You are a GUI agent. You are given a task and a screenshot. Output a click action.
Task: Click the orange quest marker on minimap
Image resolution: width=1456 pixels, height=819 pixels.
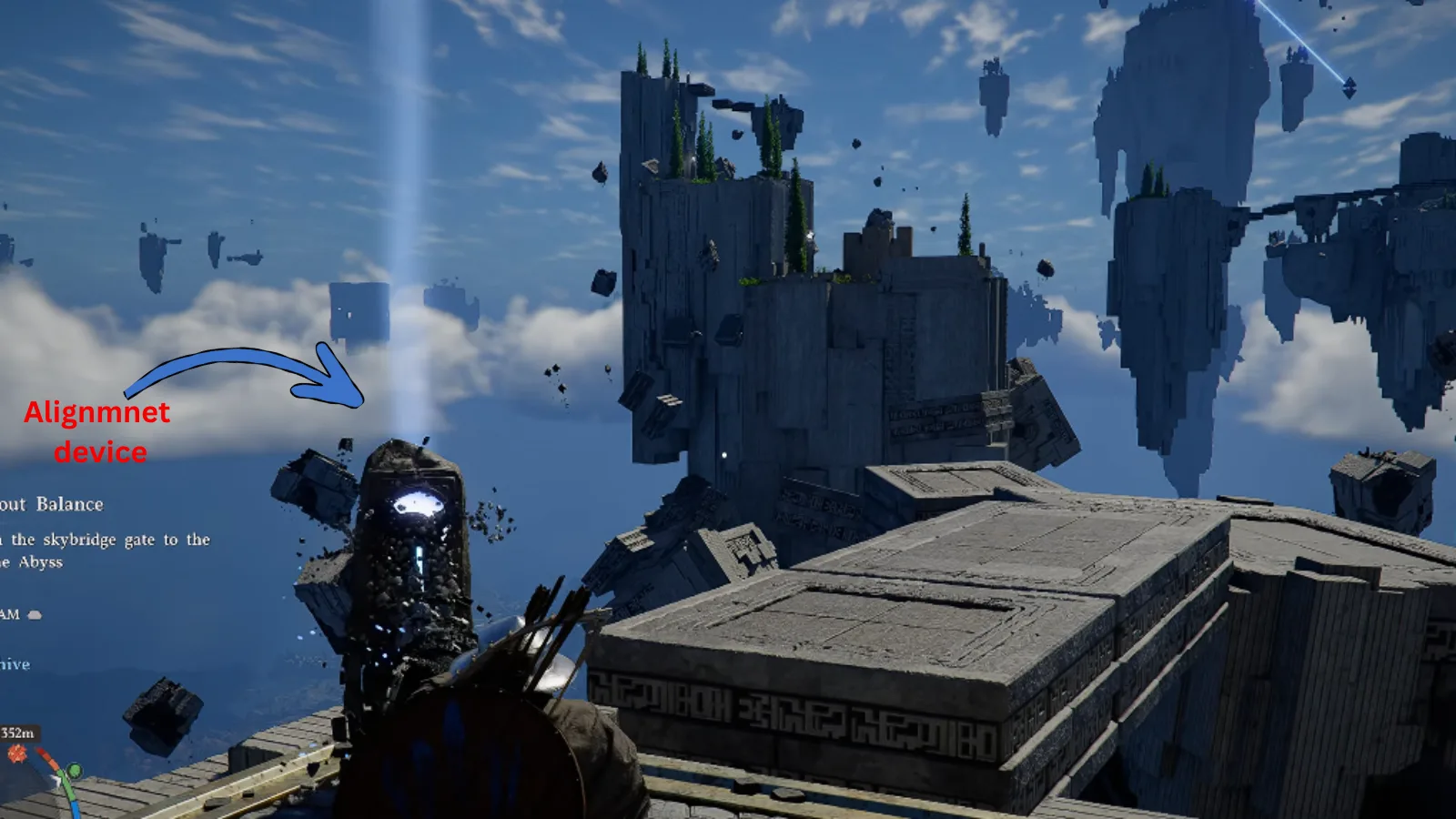tap(17, 753)
